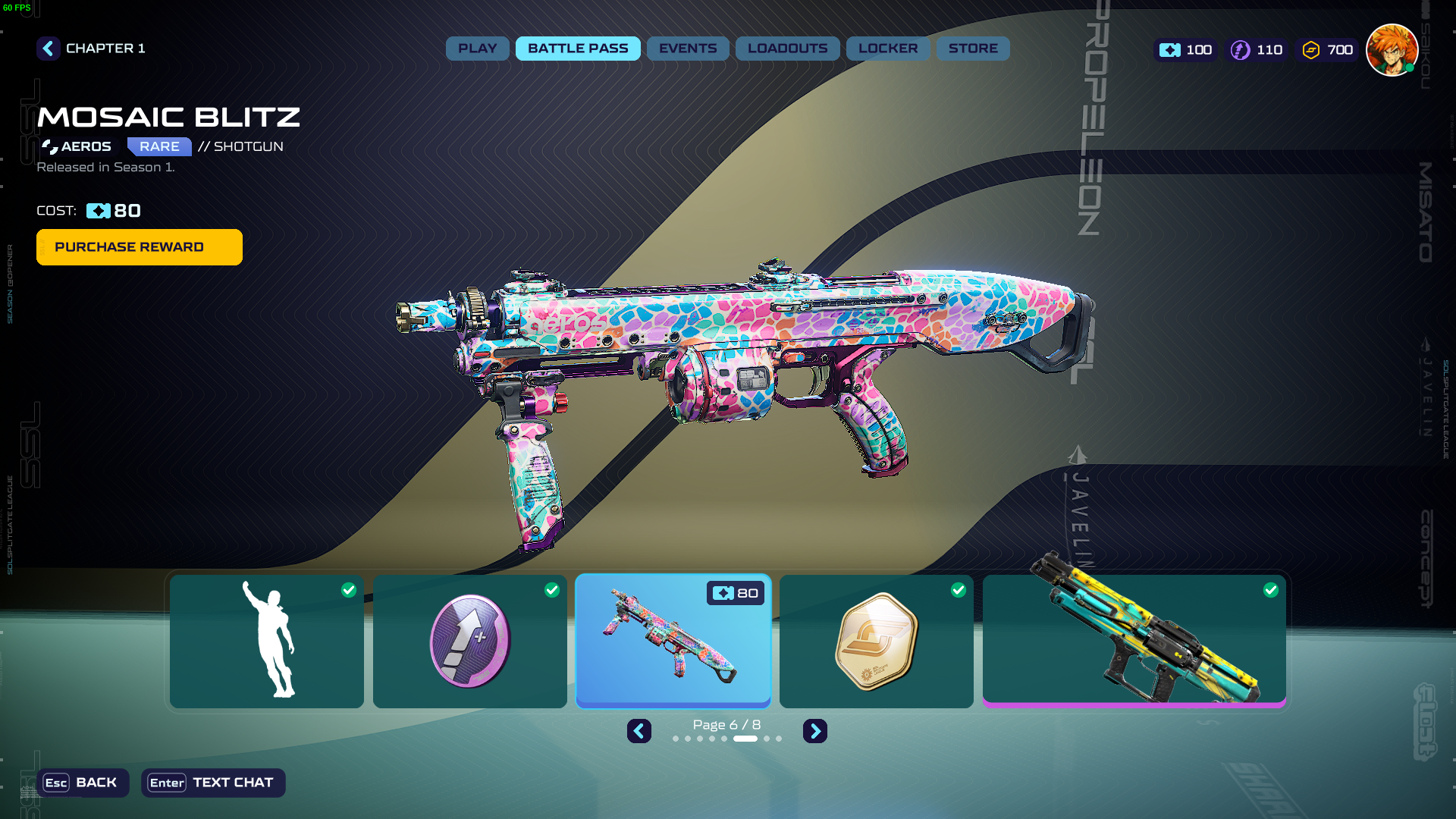The width and height of the screenshot is (1456, 819).
Task: Open the player profile avatar
Action: click(1392, 50)
